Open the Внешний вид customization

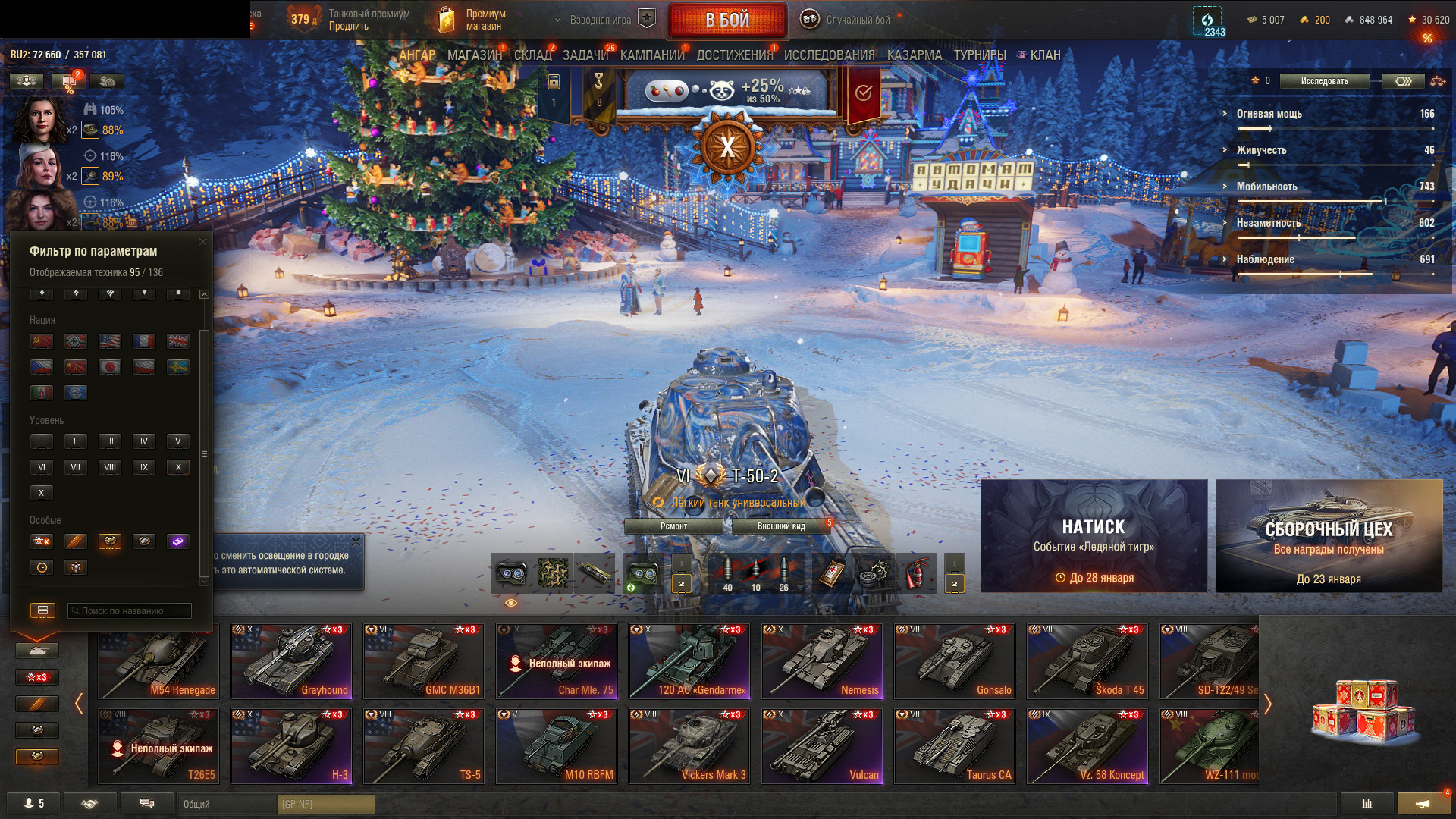[x=781, y=526]
